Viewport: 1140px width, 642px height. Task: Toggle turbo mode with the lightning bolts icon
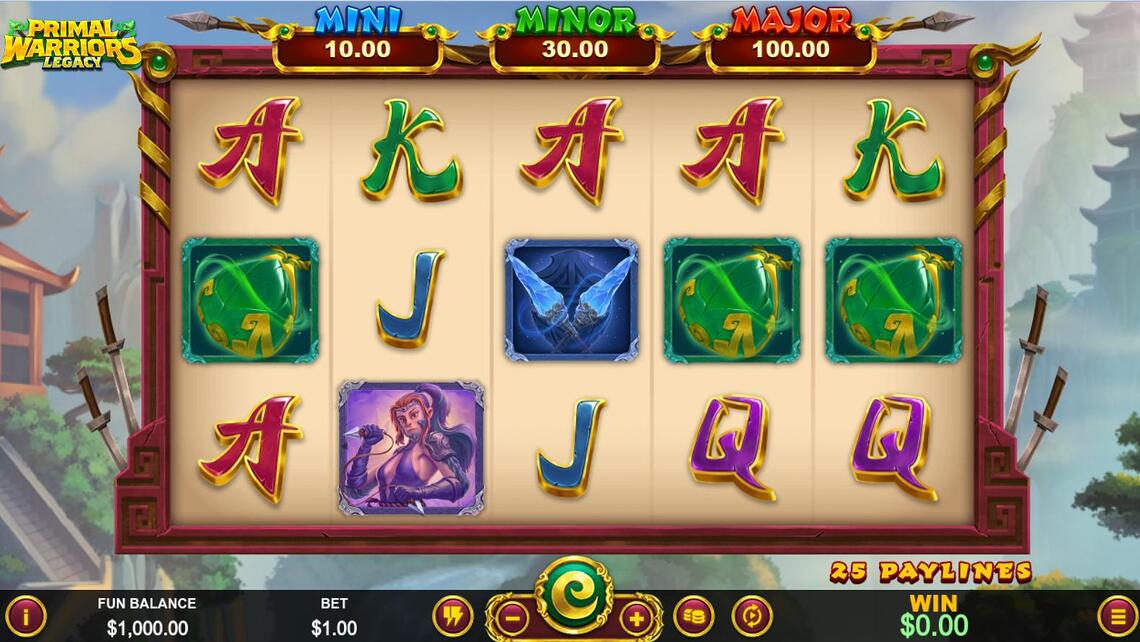(452, 616)
